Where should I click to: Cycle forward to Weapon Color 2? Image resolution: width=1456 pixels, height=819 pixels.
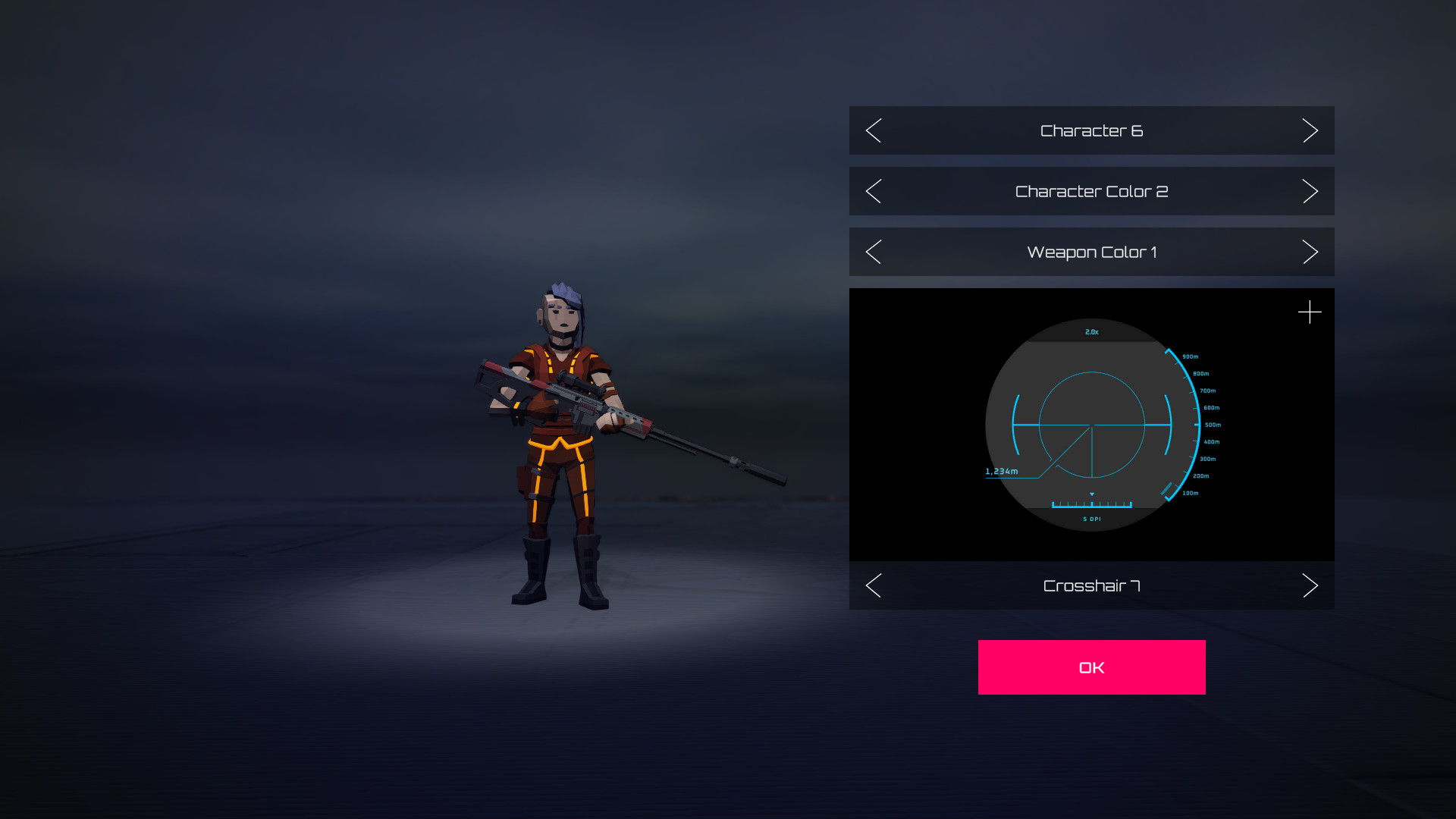click(x=1310, y=252)
